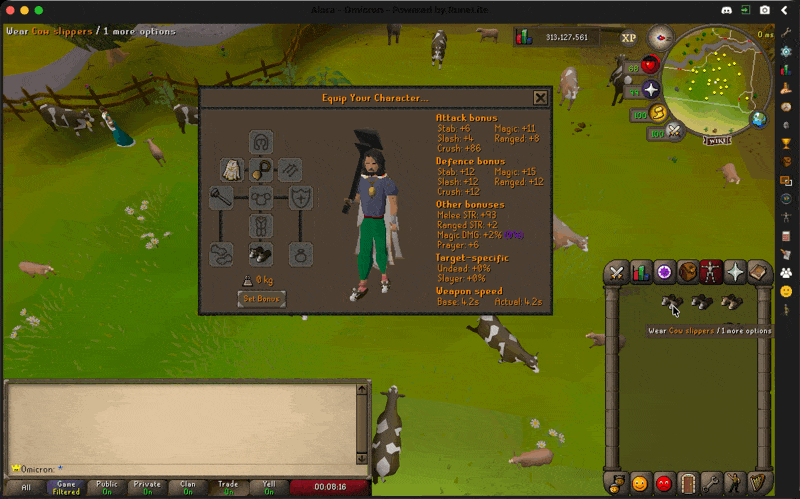Image resolution: width=800 pixels, height=499 pixels.
Task: Click the compass beside the minimap
Action: (660, 38)
